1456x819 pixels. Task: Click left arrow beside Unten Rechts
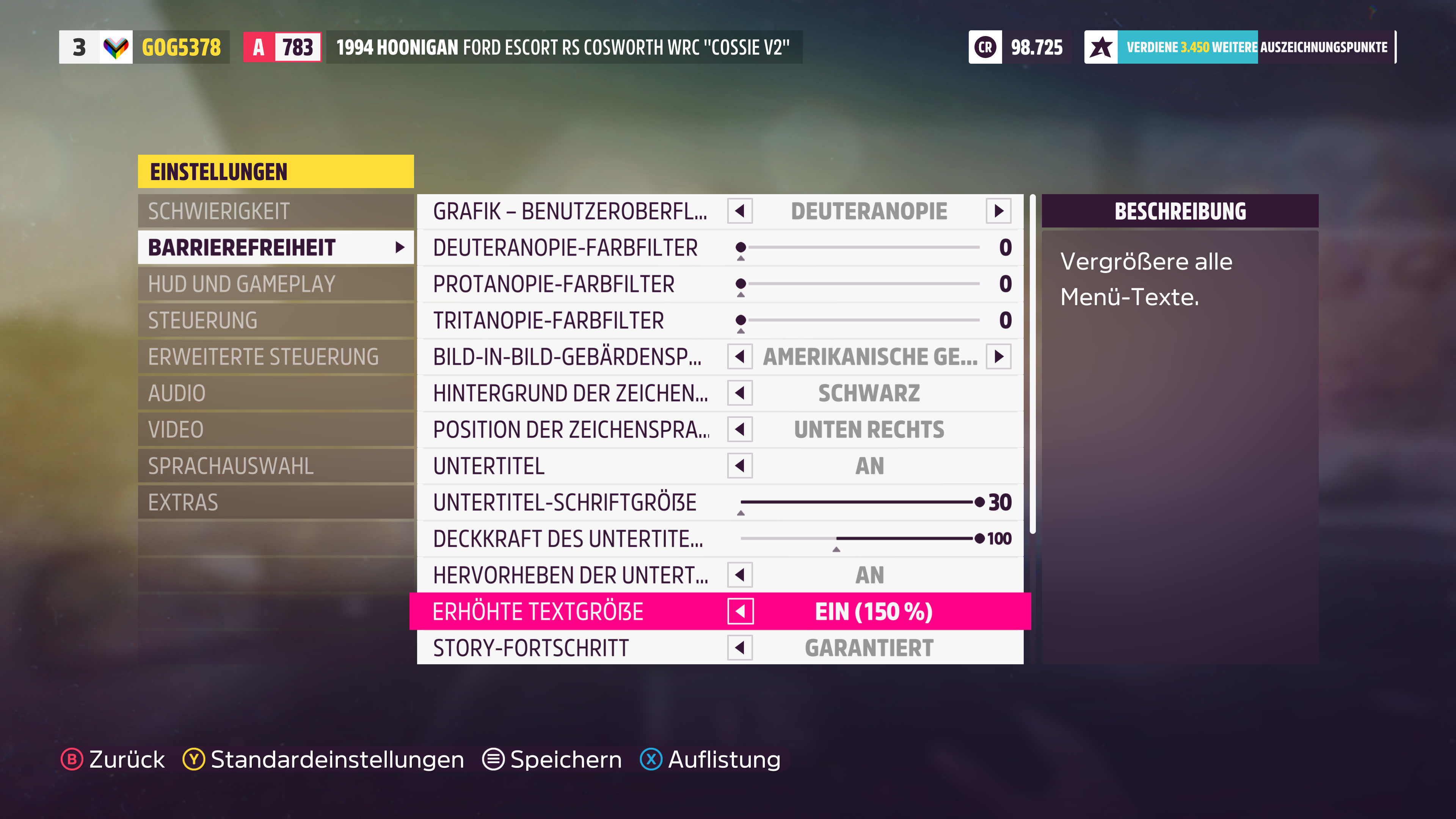[740, 430]
